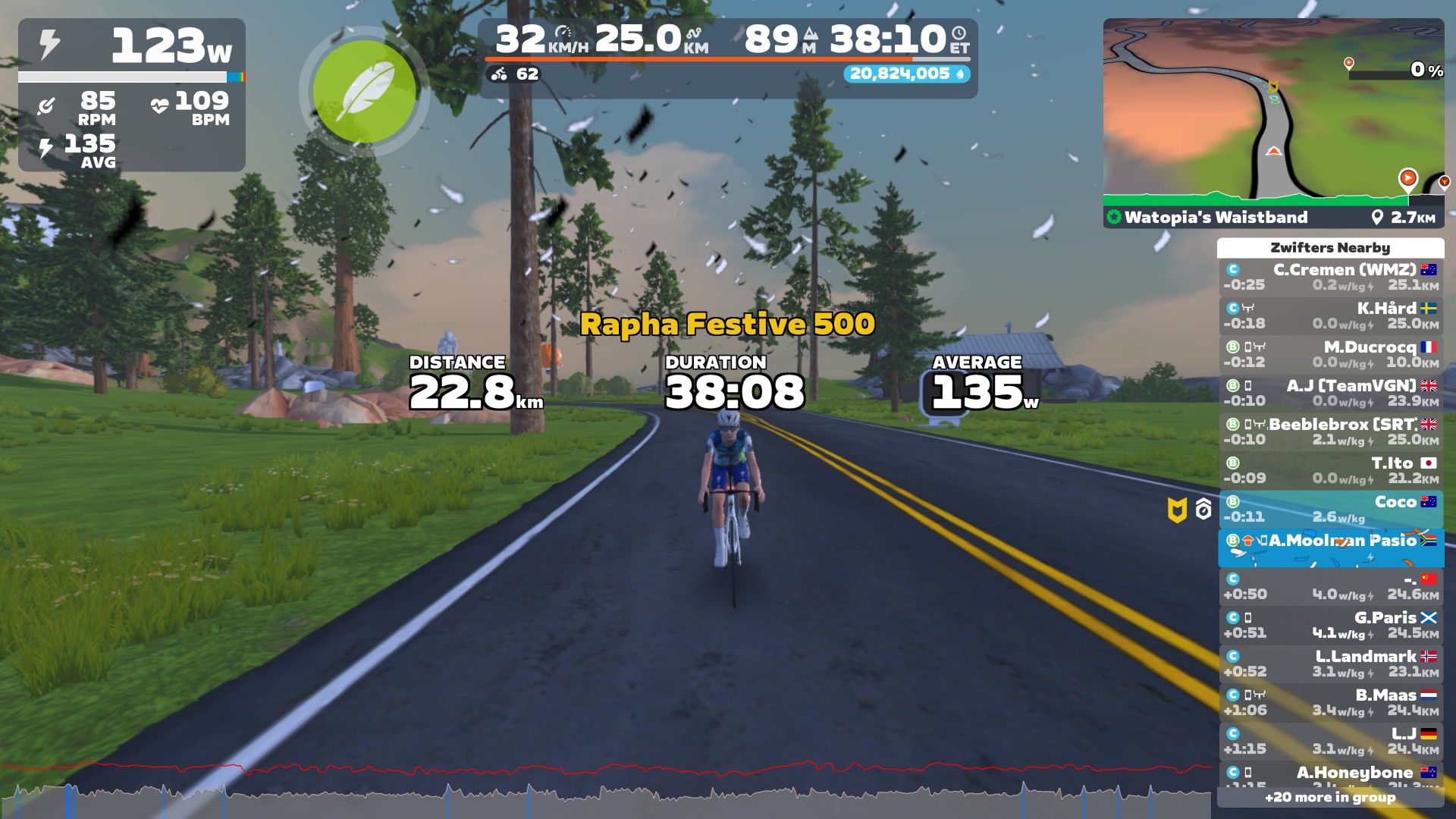Click the Watopia's Waistband route label

[1216, 218]
